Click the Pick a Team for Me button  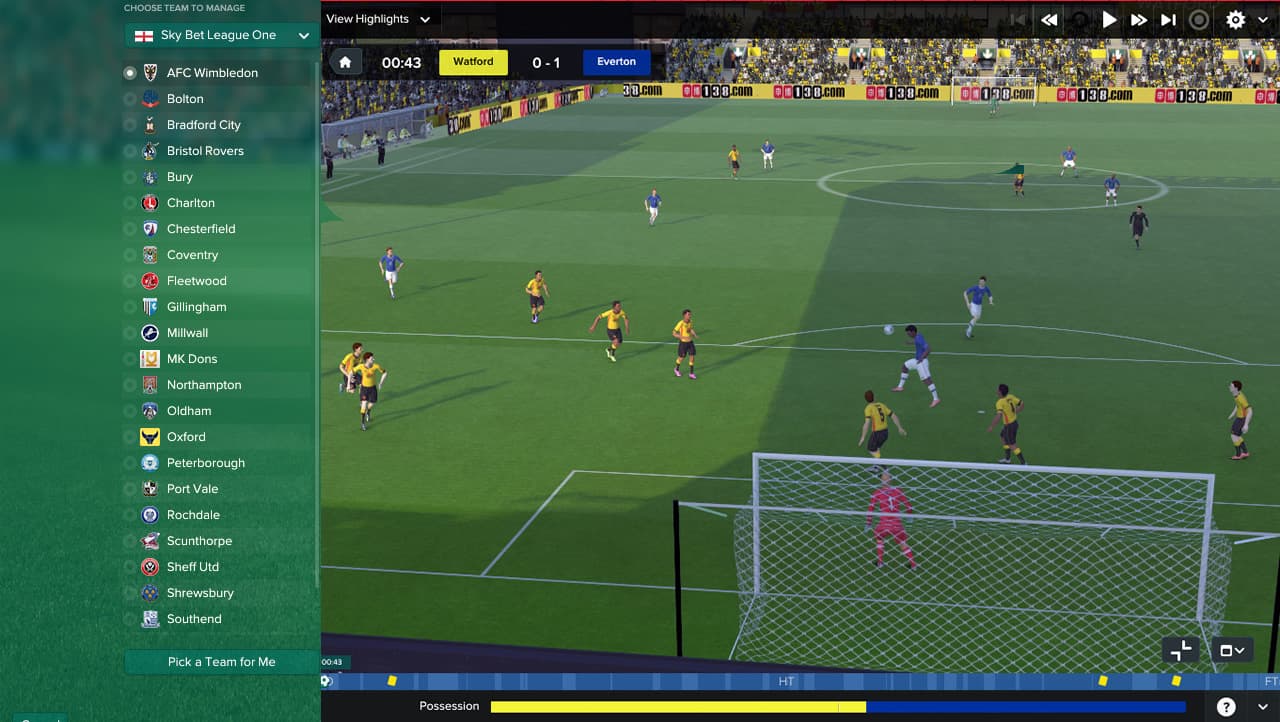coord(221,662)
